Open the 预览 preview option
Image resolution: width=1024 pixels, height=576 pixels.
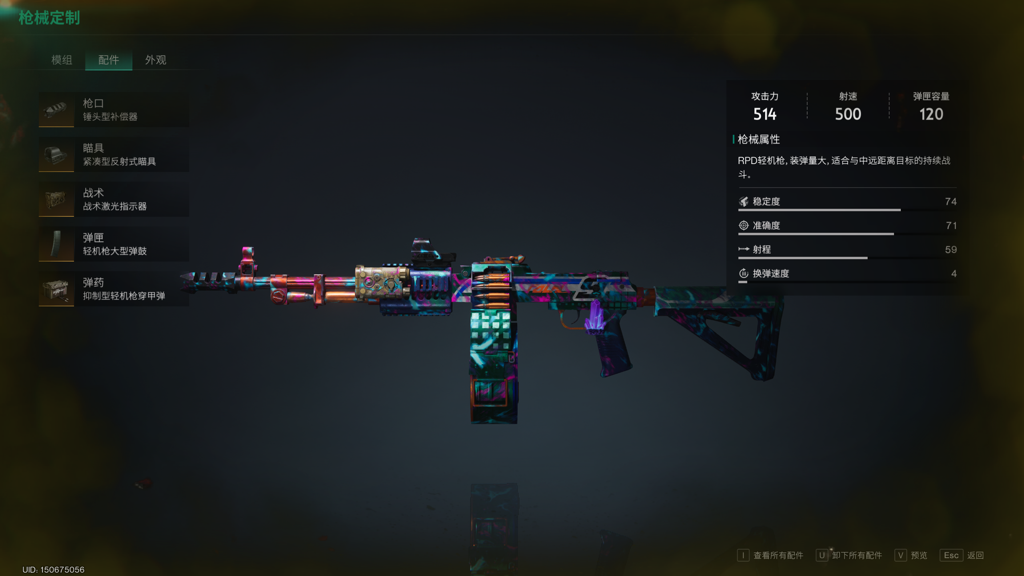tap(911, 556)
